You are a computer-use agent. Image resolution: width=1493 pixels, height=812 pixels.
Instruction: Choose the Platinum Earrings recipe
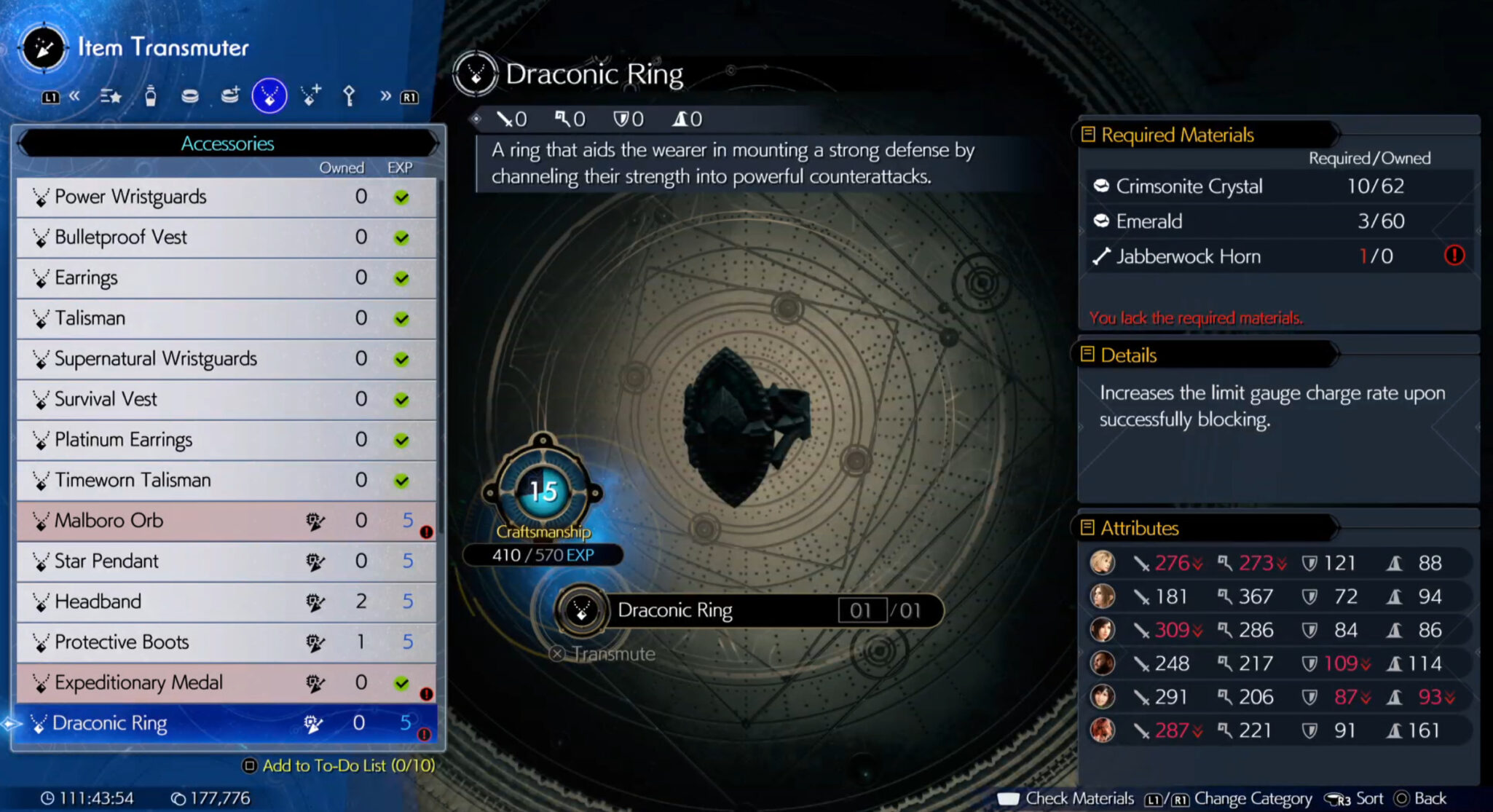point(226,440)
